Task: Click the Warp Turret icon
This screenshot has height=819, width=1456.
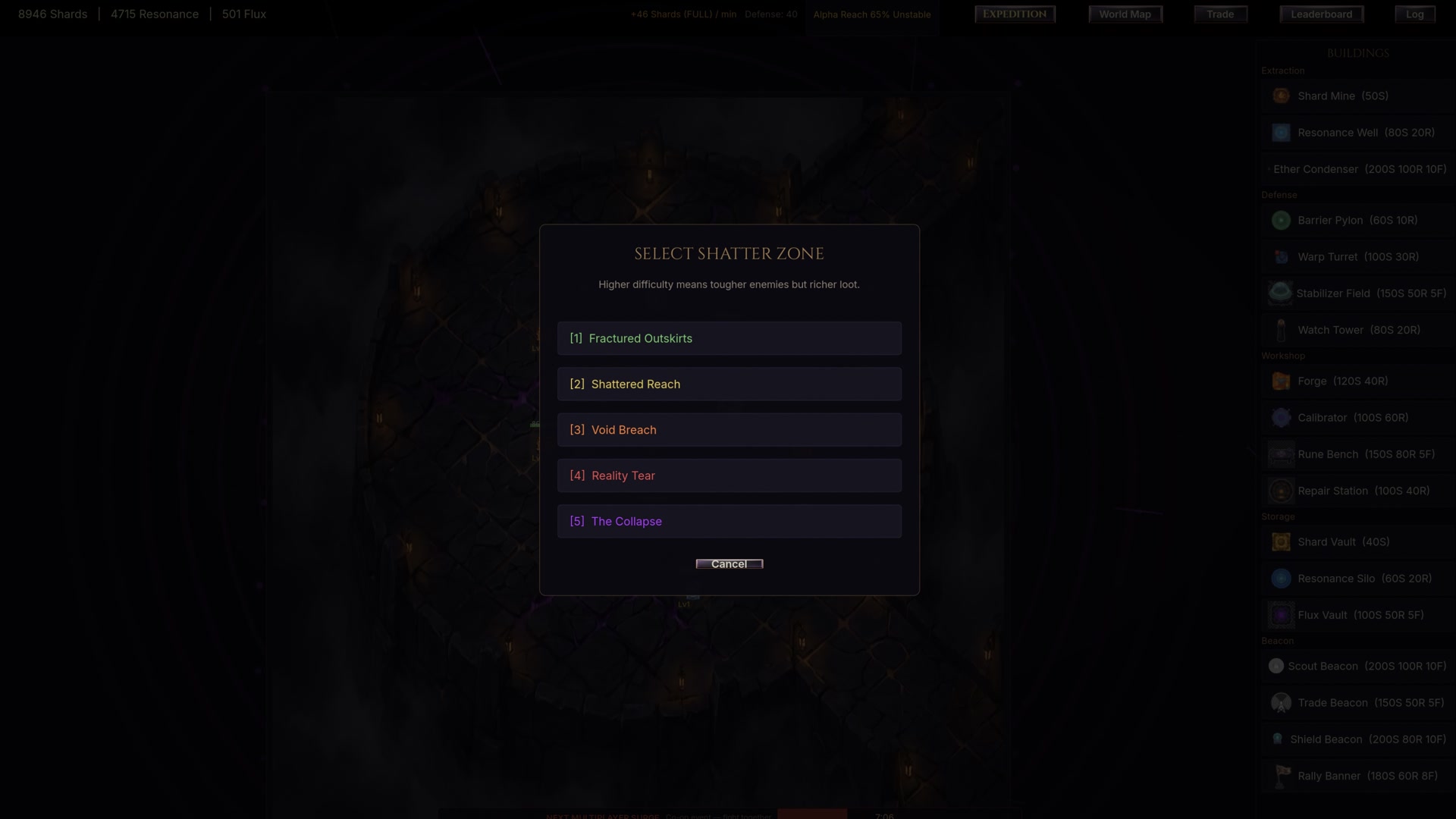Action: pyautogui.click(x=1282, y=256)
